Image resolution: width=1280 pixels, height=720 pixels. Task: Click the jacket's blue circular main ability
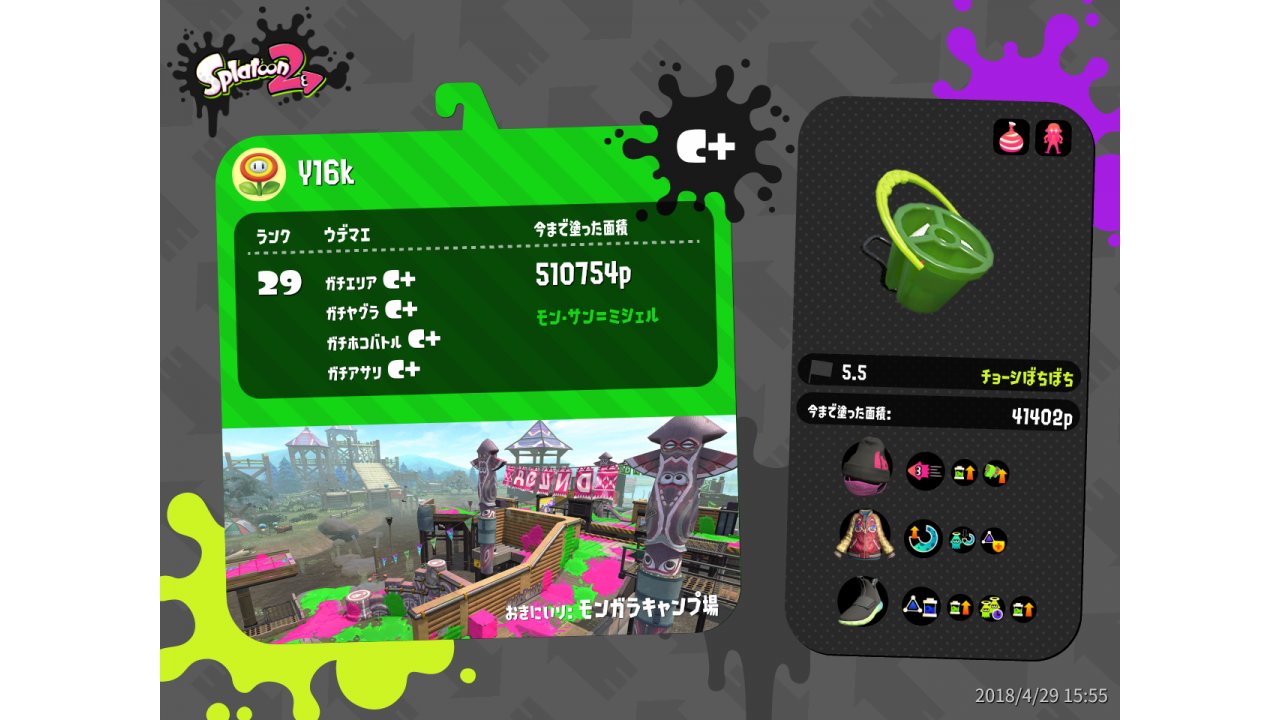[923, 538]
